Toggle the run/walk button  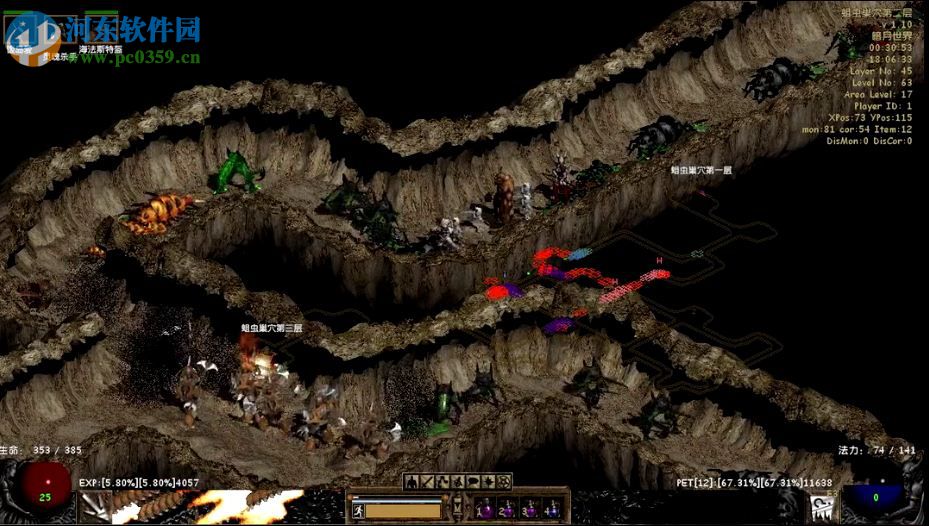pyautogui.click(x=358, y=510)
